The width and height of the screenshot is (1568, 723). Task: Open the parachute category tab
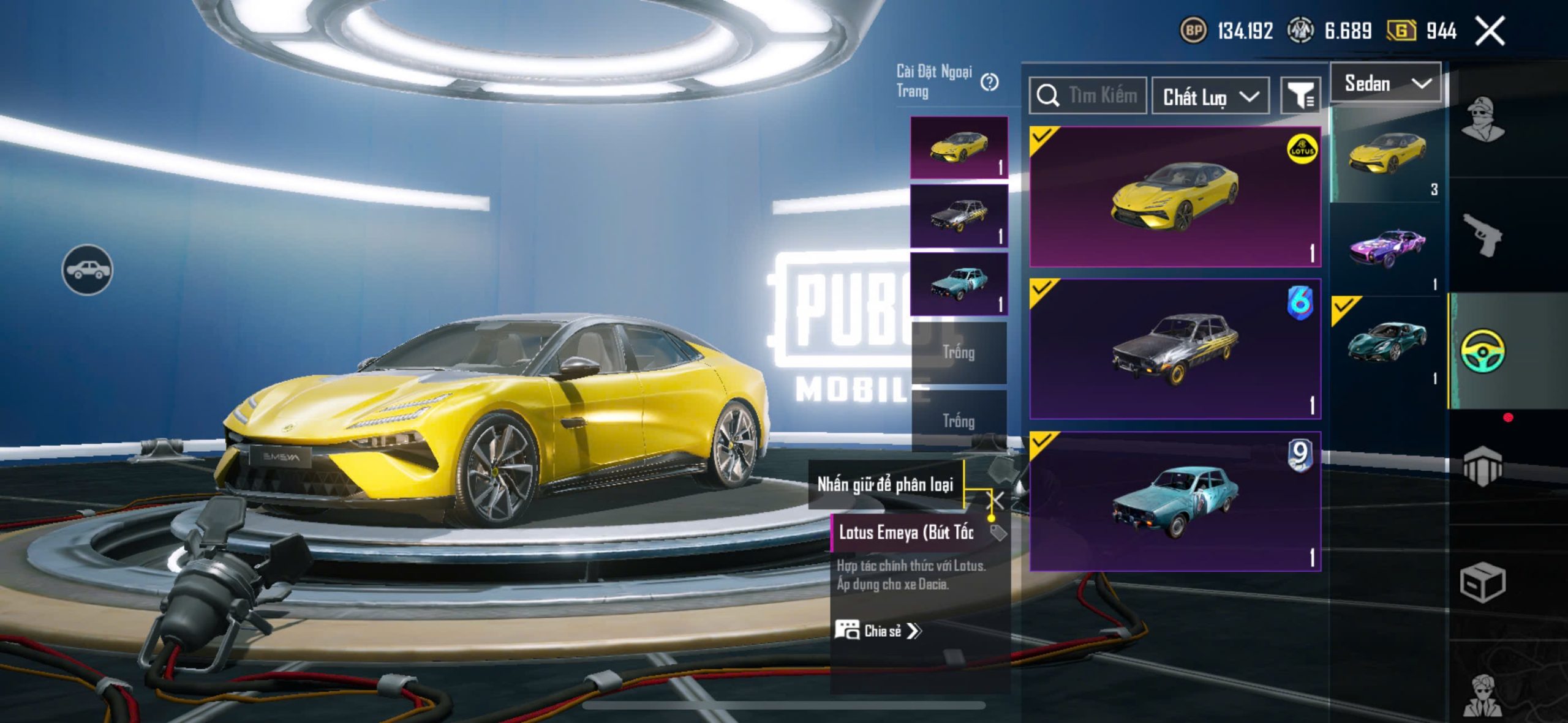[x=1482, y=466]
